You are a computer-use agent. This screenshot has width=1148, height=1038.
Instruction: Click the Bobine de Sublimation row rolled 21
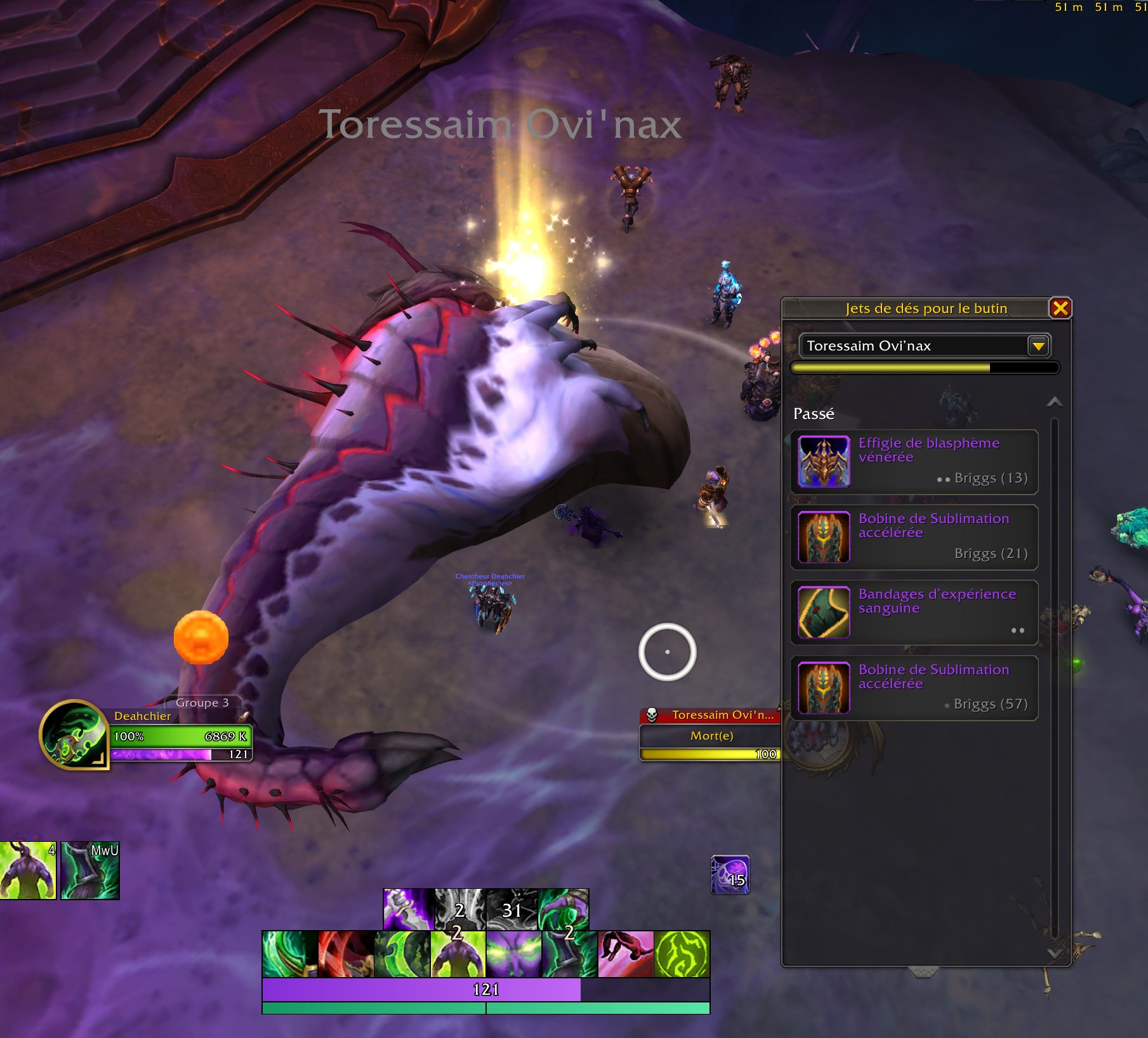pos(914,537)
